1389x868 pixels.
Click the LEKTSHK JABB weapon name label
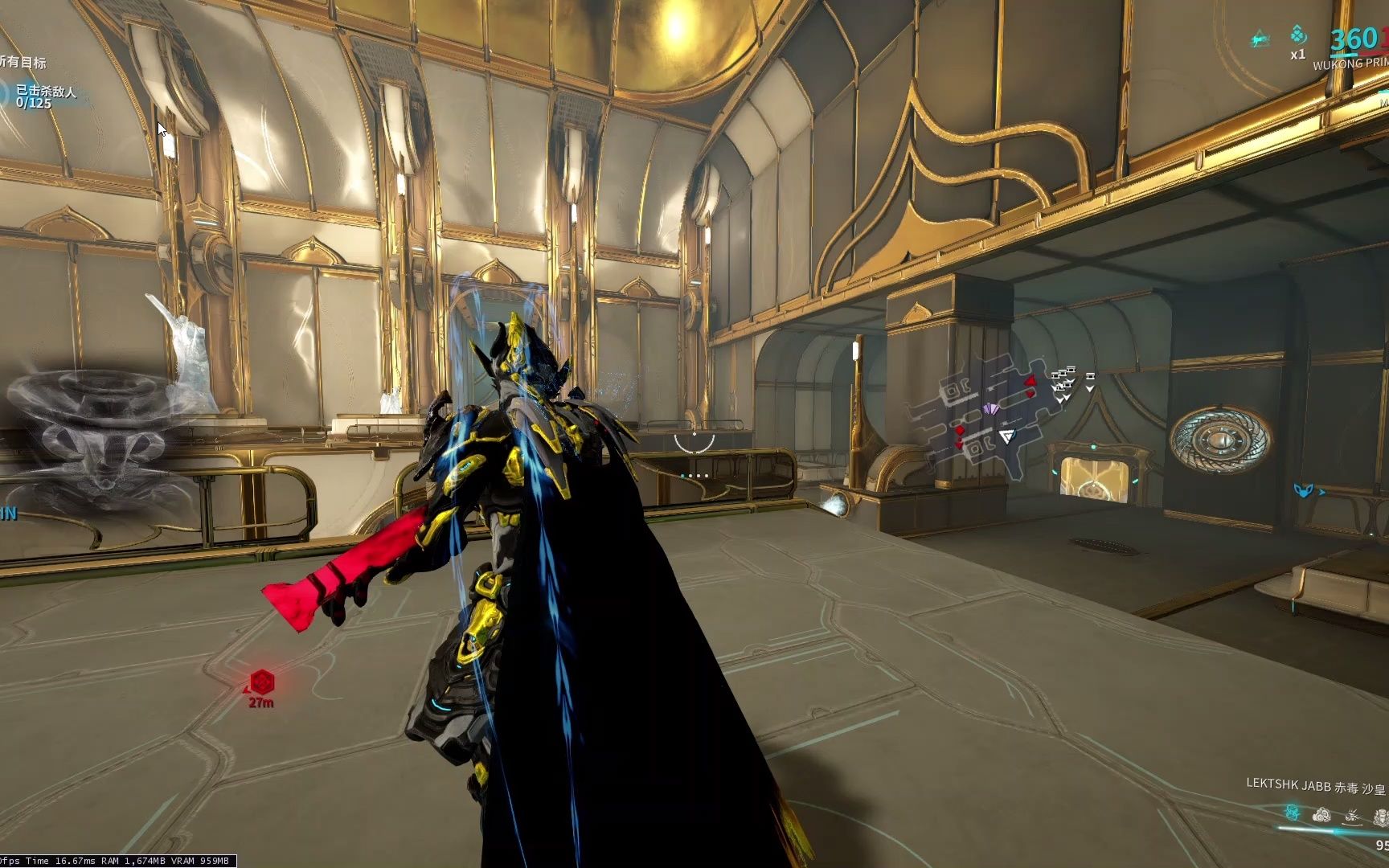click(1288, 784)
